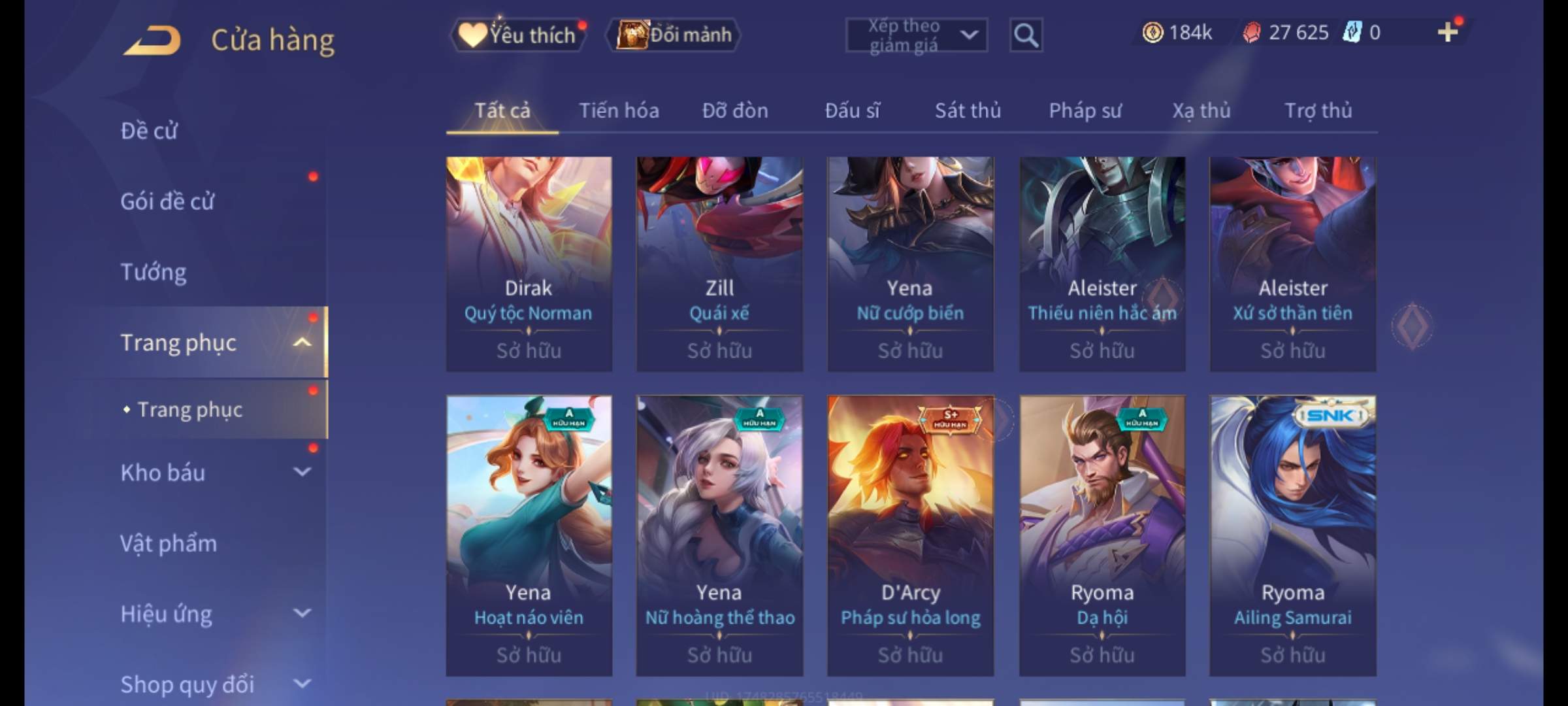This screenshot has width=1568, height=706.
Task: Show the Sát thủ skin category
Action: pos(968,110)
